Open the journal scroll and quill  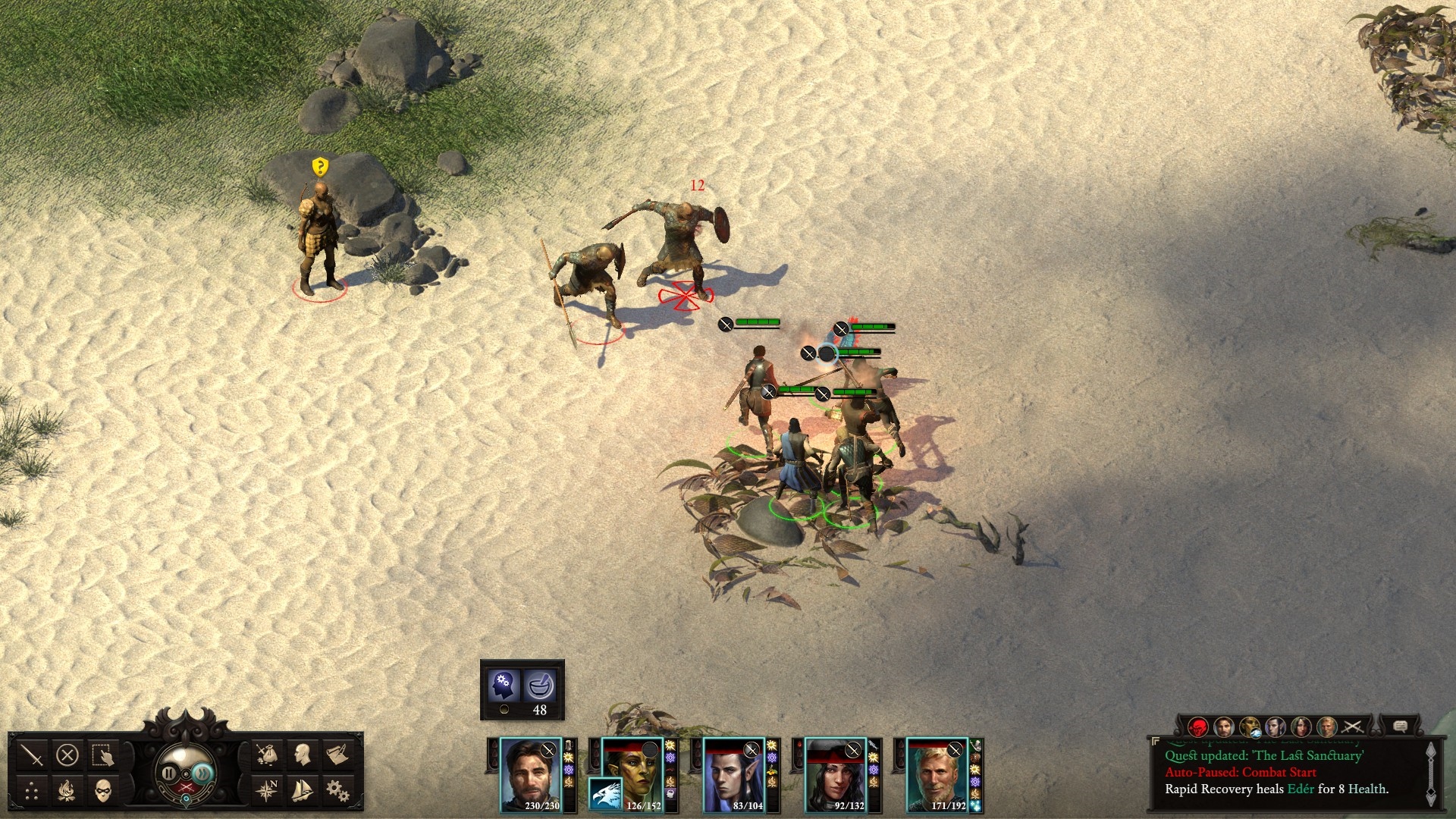point(337,755)
